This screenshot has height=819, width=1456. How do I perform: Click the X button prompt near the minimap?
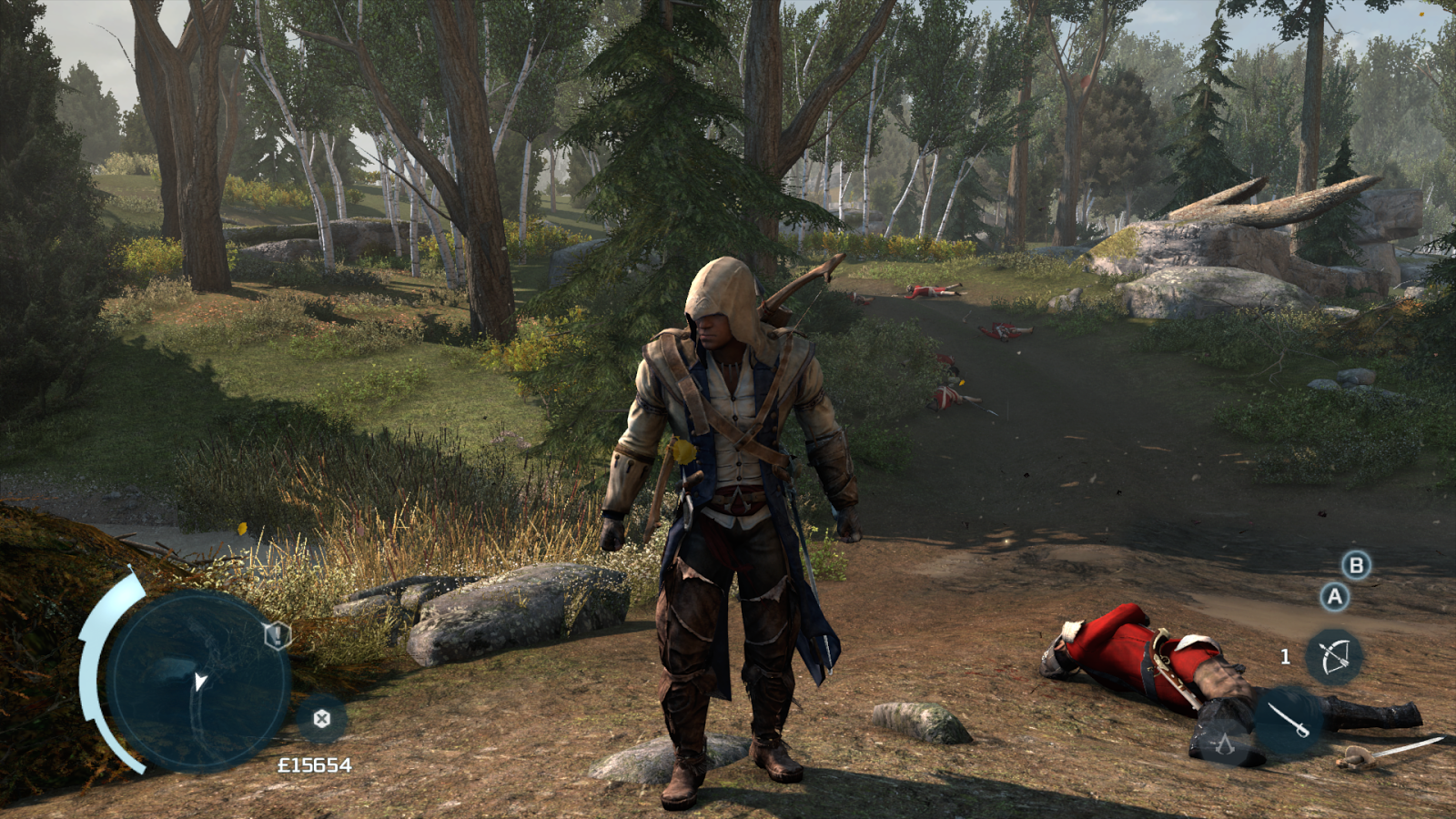pos(321,719)
